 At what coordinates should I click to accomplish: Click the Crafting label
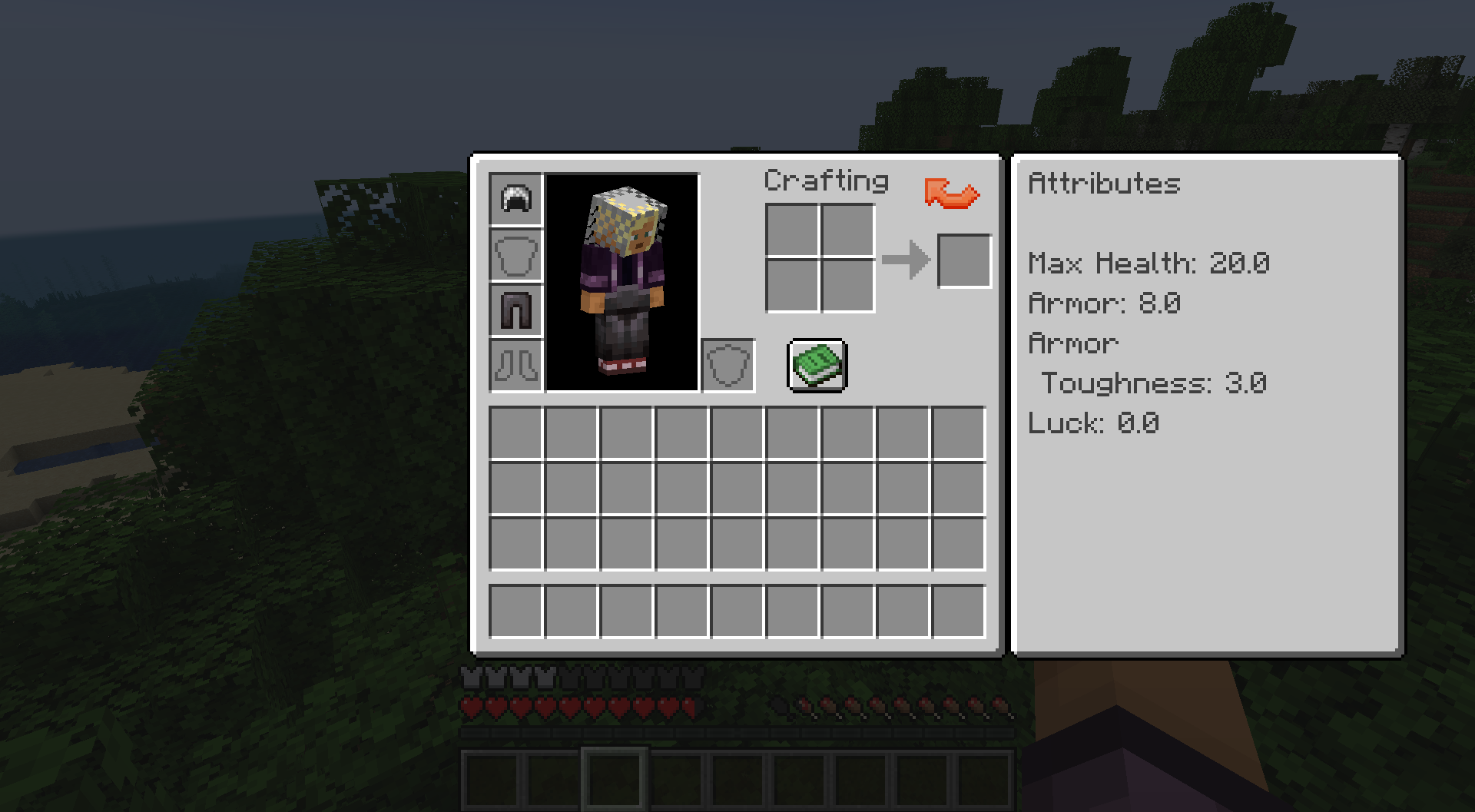(x=827, y=181)
